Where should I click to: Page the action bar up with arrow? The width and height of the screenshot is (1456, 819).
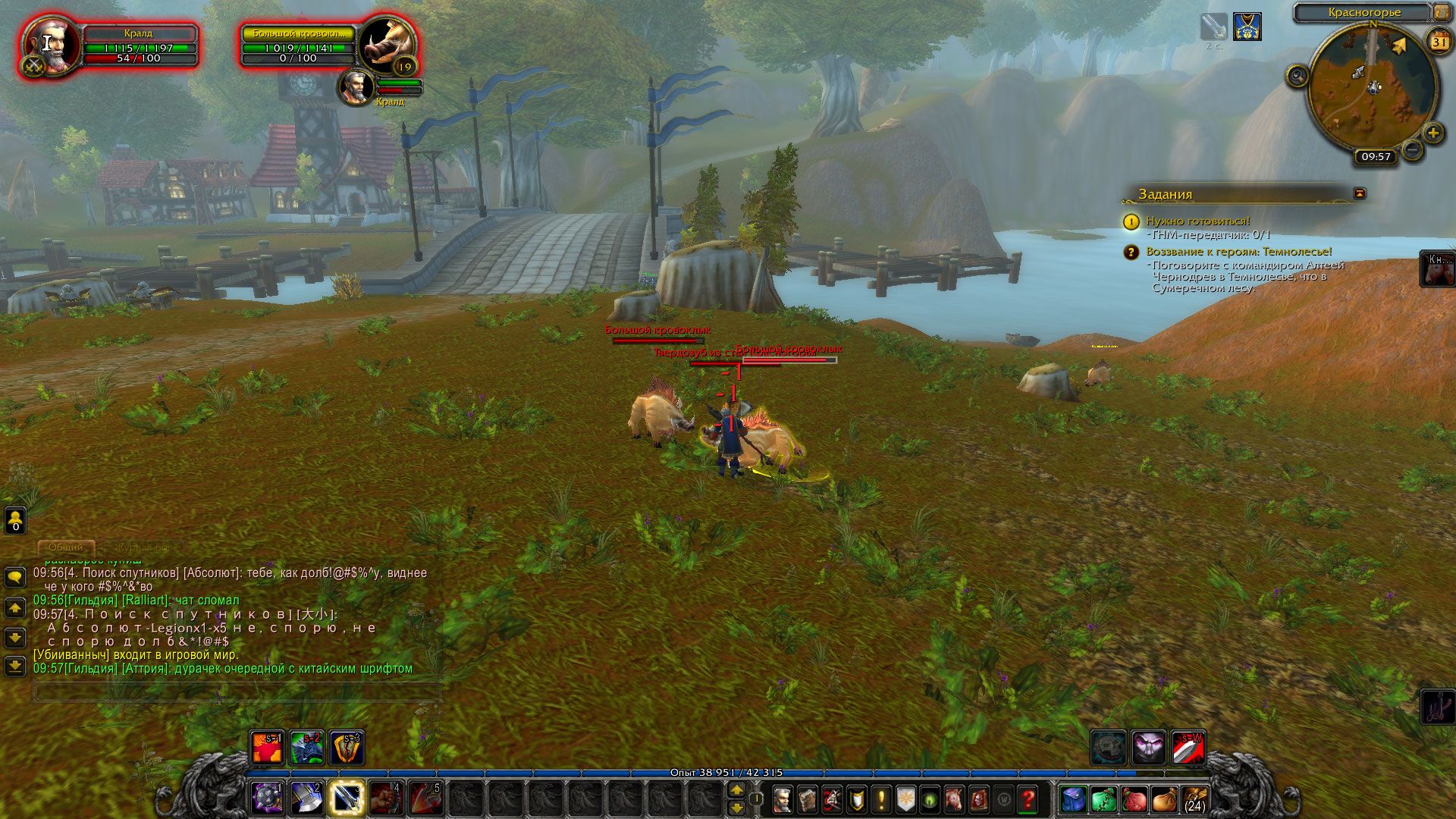click(x=736, y=790)
